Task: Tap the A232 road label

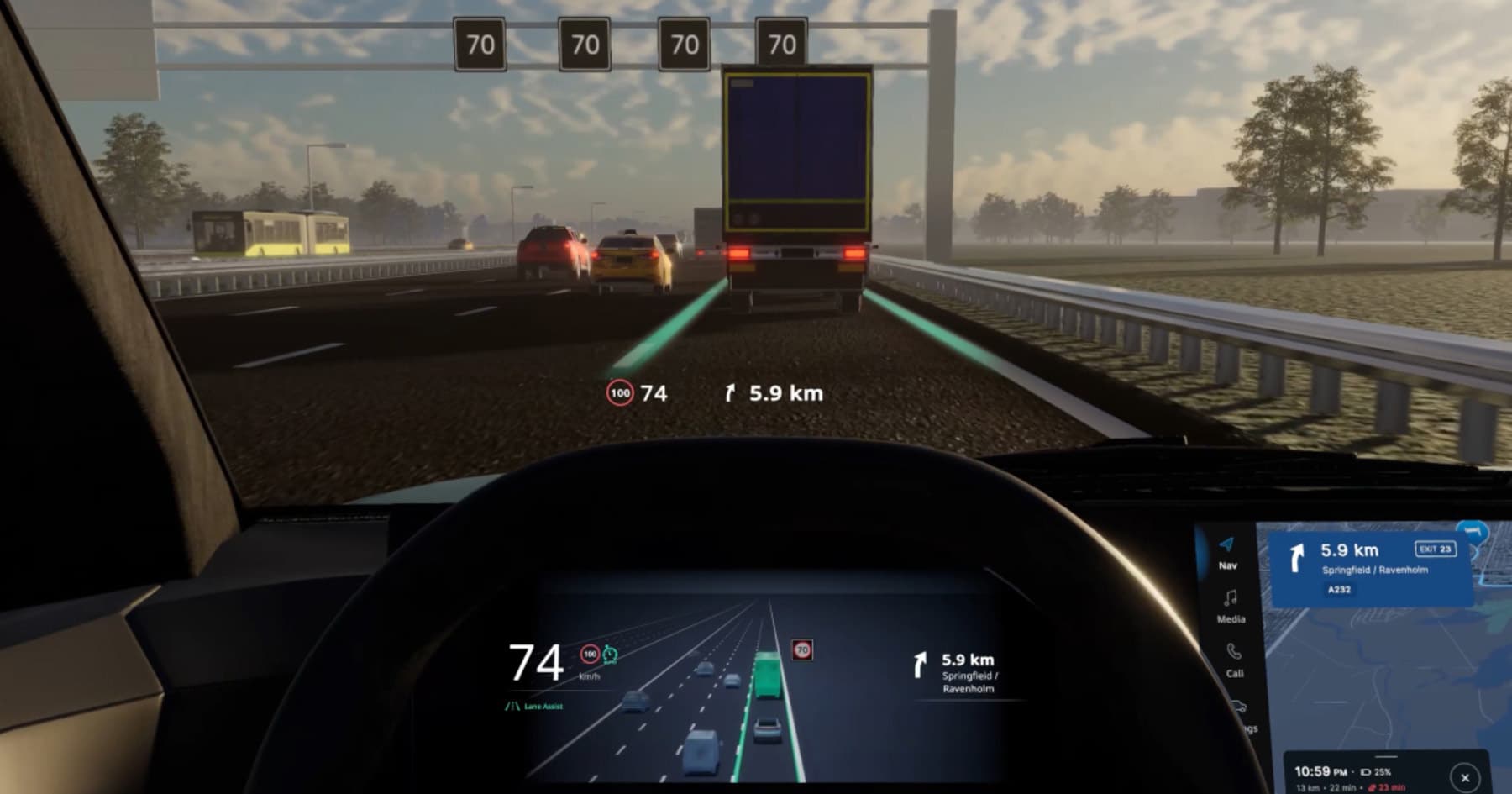Action: point(1339,589)
